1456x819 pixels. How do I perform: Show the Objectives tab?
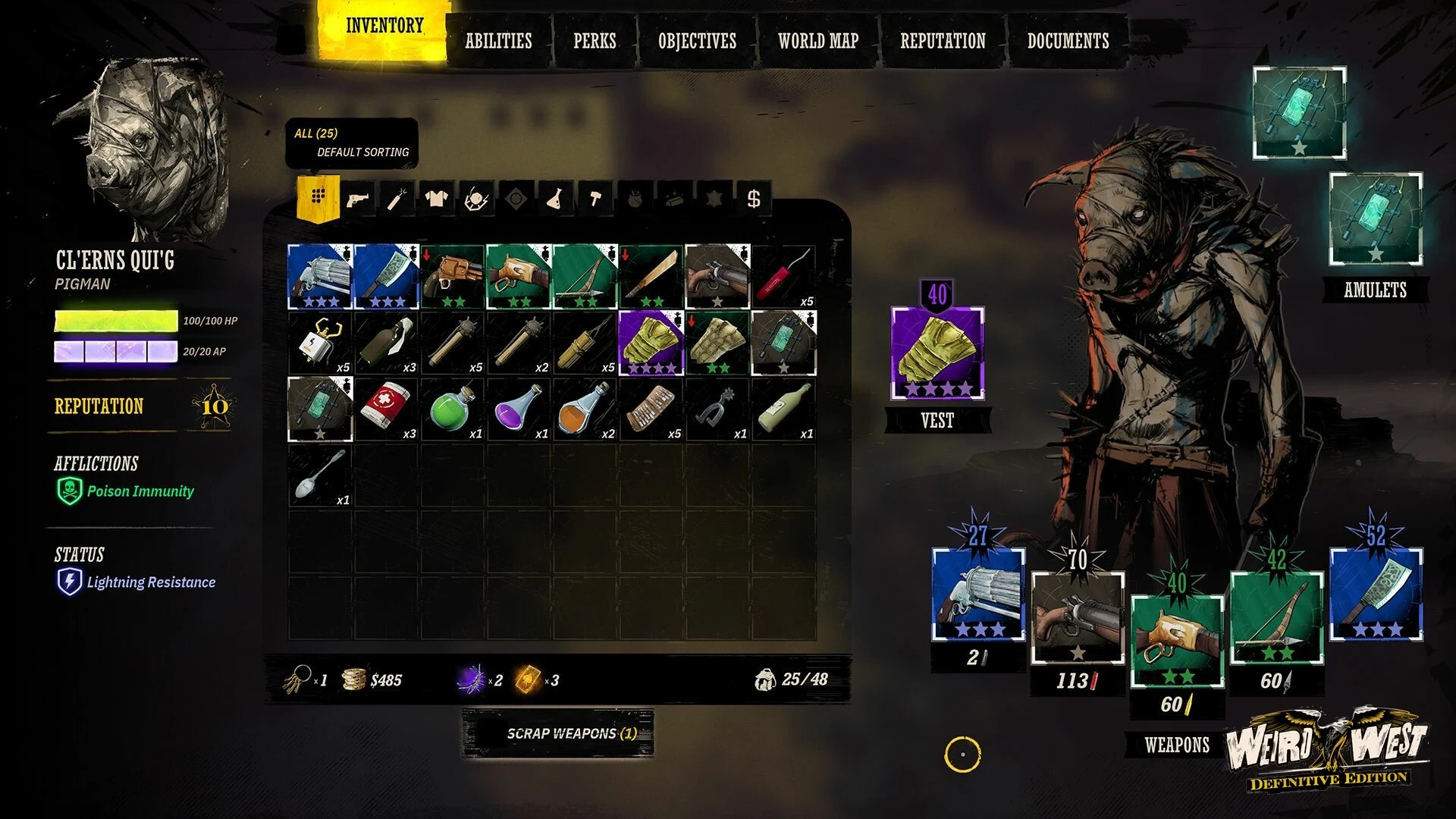pyautogui.click(x=697, y=41)
